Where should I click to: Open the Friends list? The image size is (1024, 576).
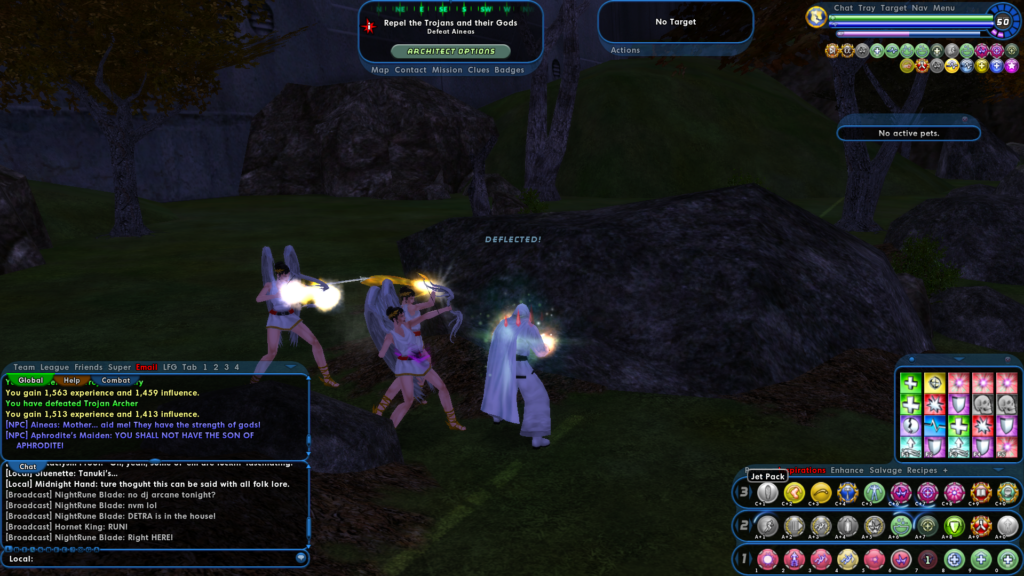point(88,367)
